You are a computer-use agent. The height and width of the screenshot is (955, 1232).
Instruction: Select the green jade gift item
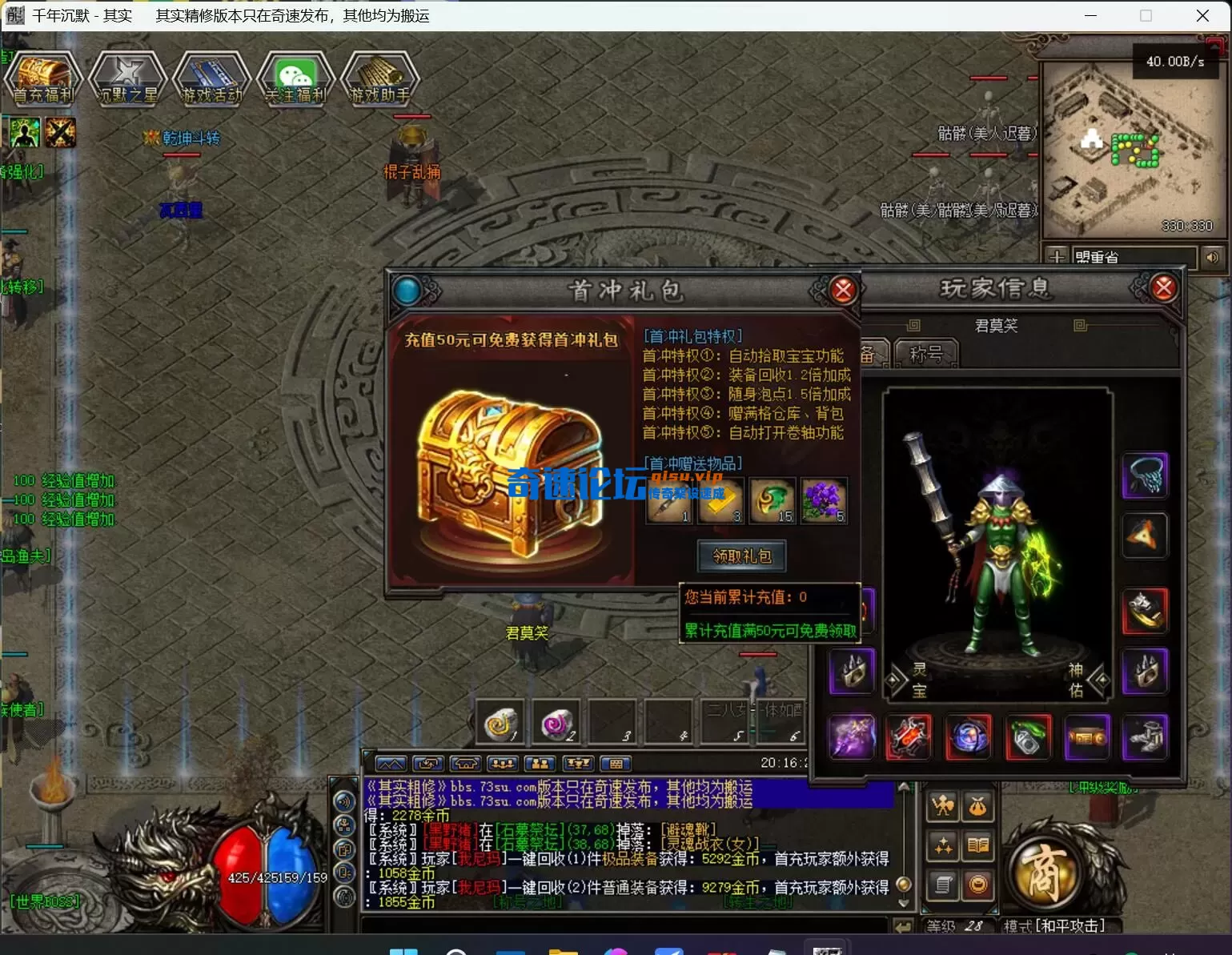[772, 501]
